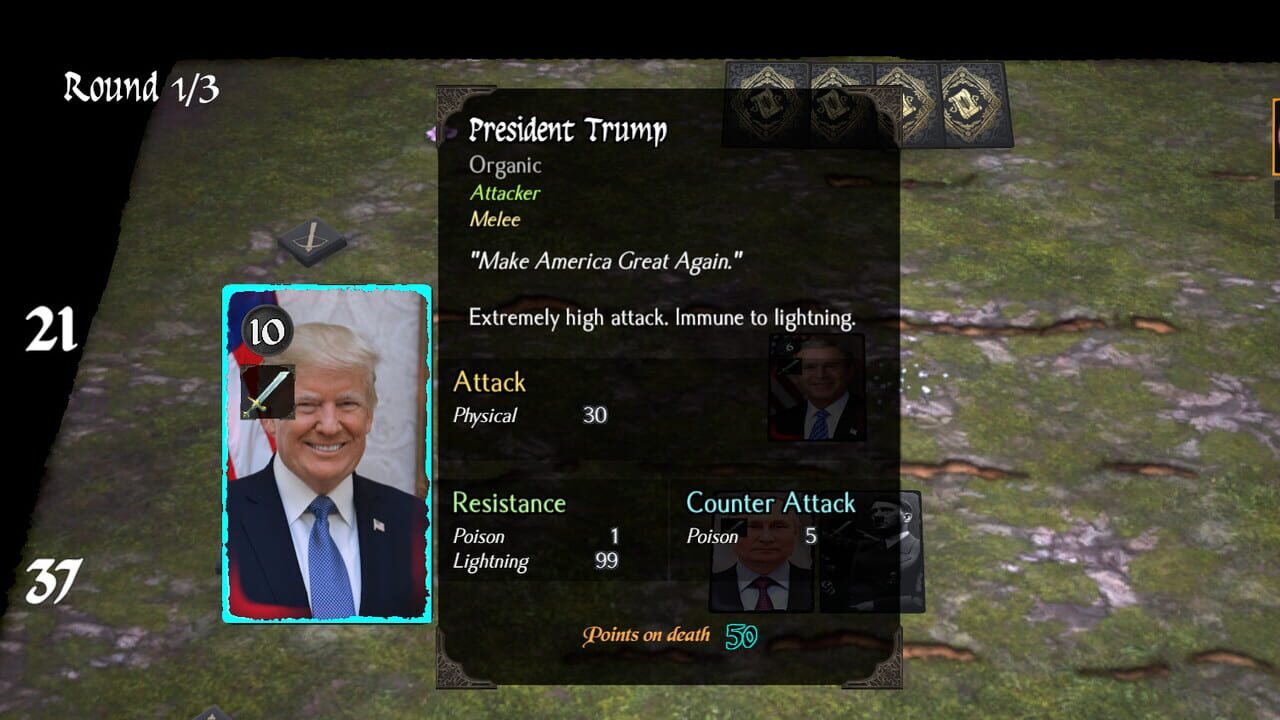Click the Points on death 50 value
Viewport: 1280px width, 720px height.
740,635
